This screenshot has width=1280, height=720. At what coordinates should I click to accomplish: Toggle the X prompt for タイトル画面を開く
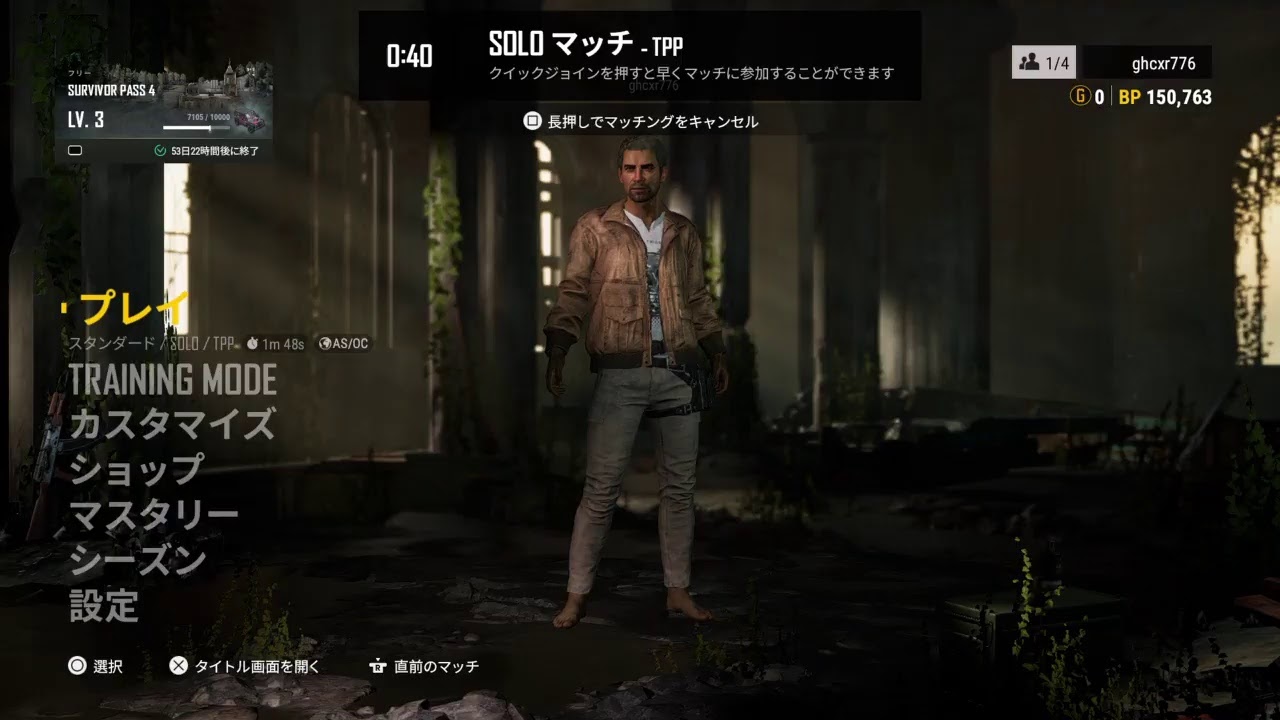click(x=180, y=667)
